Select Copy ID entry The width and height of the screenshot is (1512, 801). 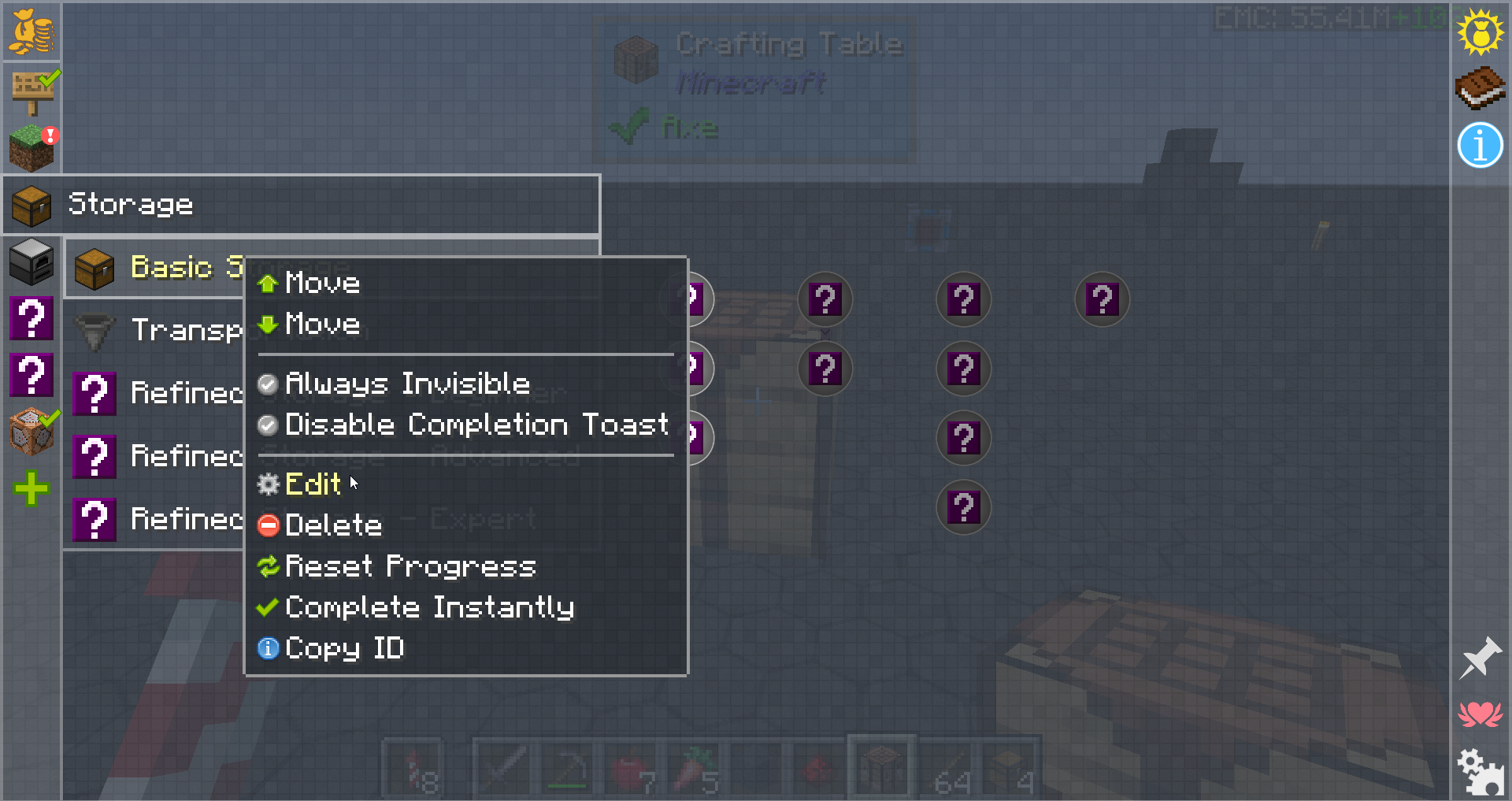344,648
